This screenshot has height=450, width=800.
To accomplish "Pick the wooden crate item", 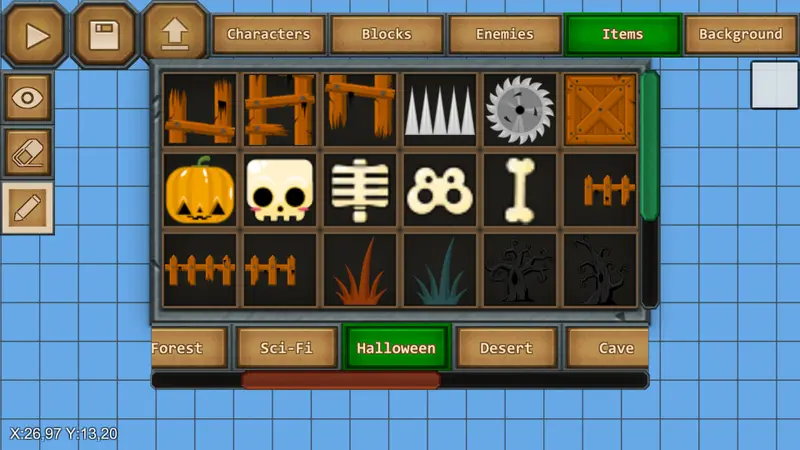I will [x=600, y=110].
